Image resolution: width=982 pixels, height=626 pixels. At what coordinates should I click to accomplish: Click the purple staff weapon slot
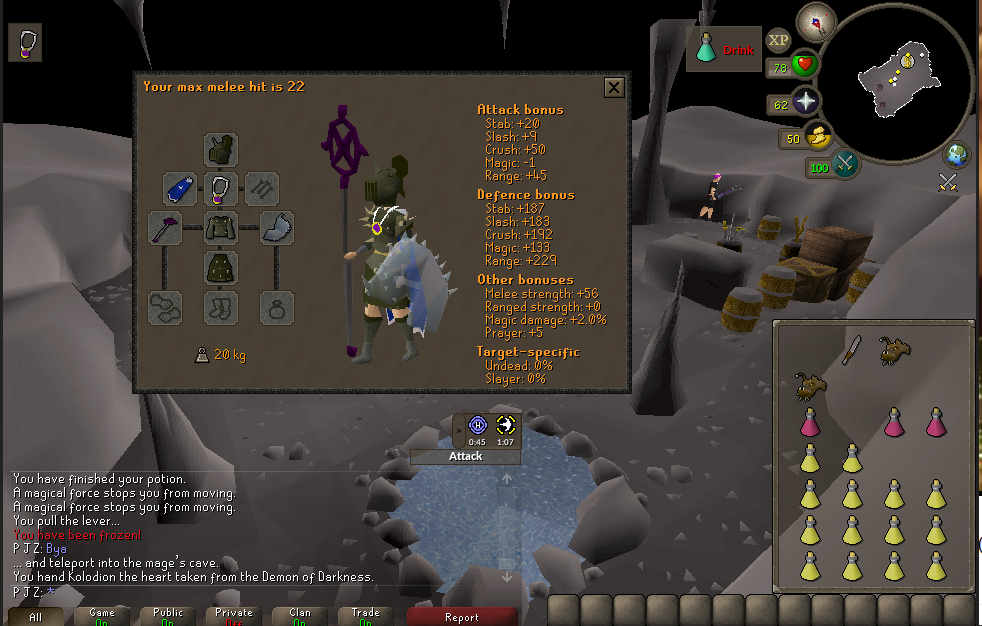(x=165, y=228)
